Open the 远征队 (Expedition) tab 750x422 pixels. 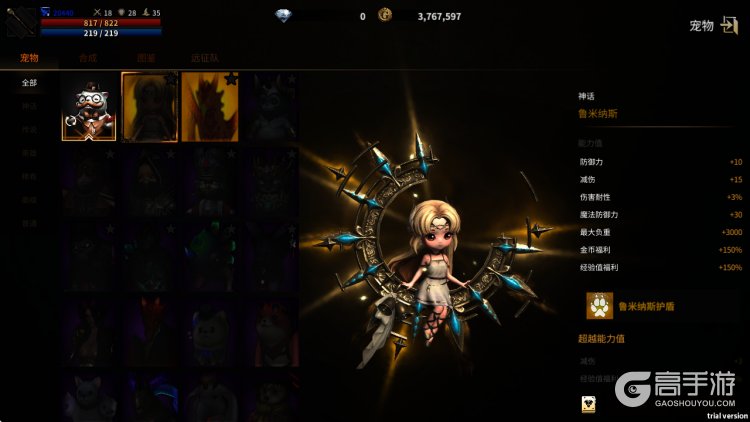coord(205,58)
